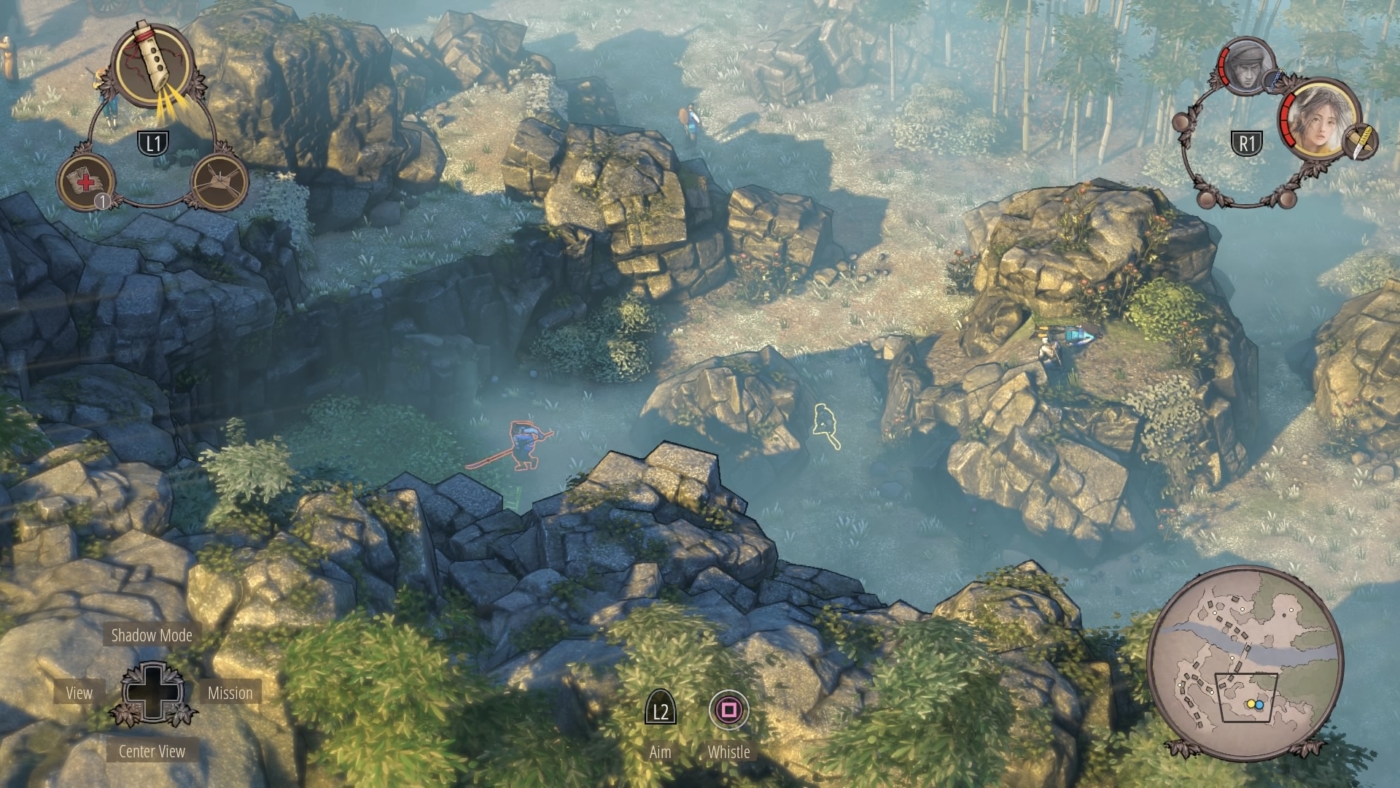Viewport: 1400px width, 788px height.
Task: Click the yellow dot on the minimap
Action: tap(1250, 704)
